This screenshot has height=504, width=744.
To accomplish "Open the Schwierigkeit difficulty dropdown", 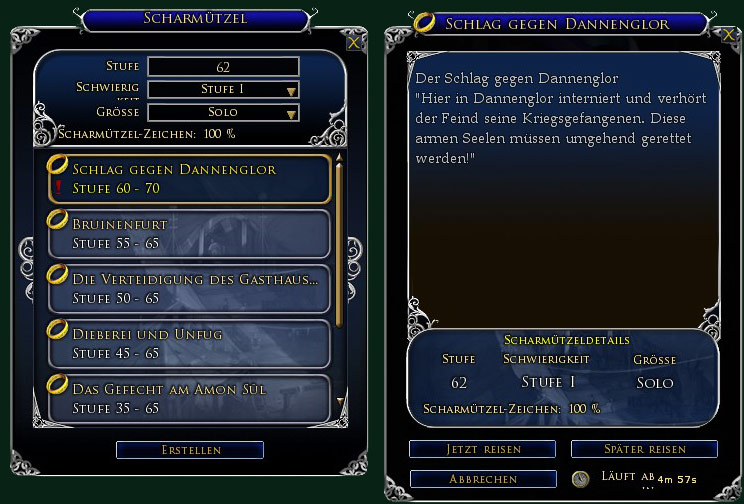I will click(x=223, y=90).
